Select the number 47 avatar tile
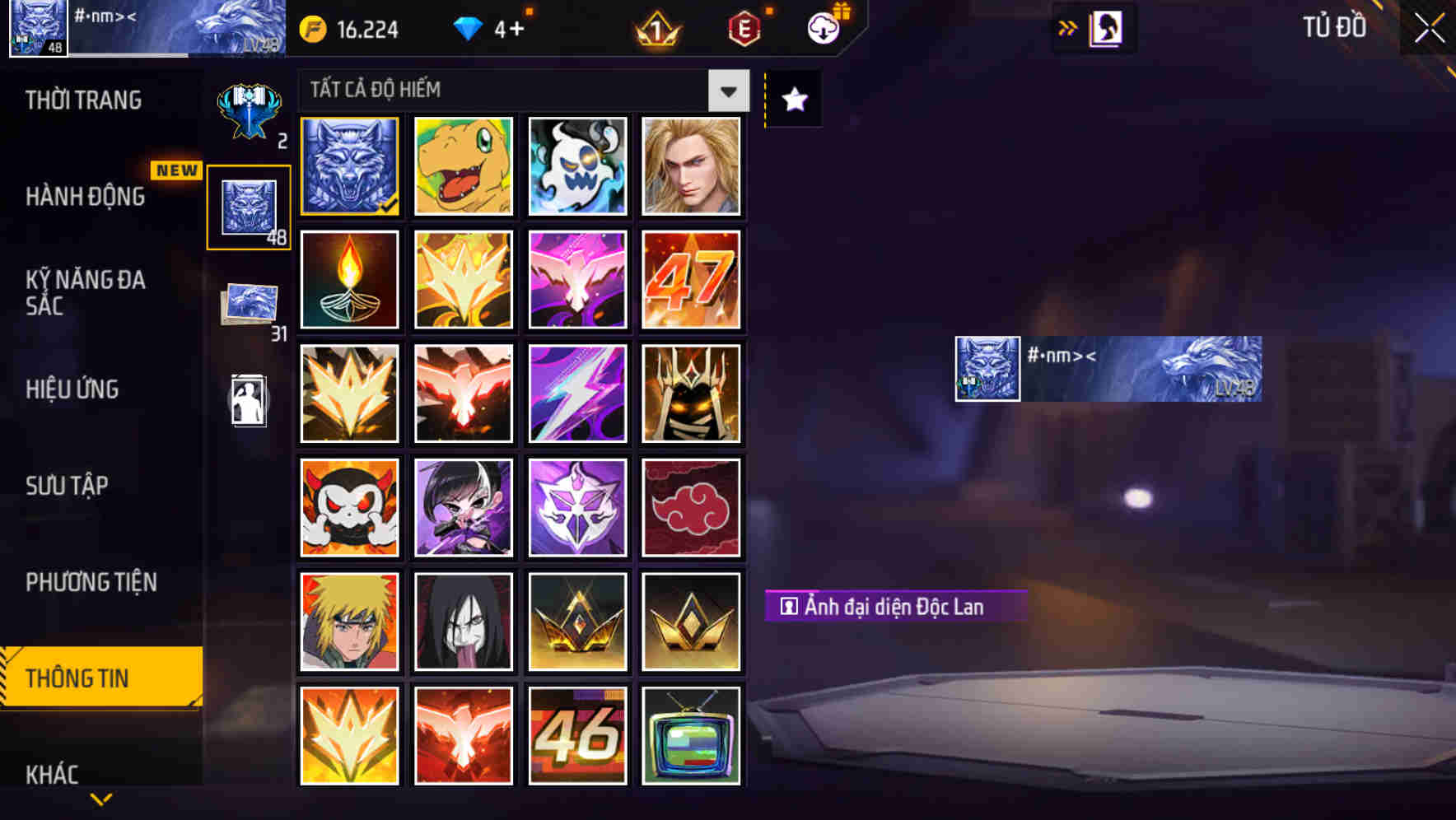Viewport: 1456px width, 820px height. (692, 280)
